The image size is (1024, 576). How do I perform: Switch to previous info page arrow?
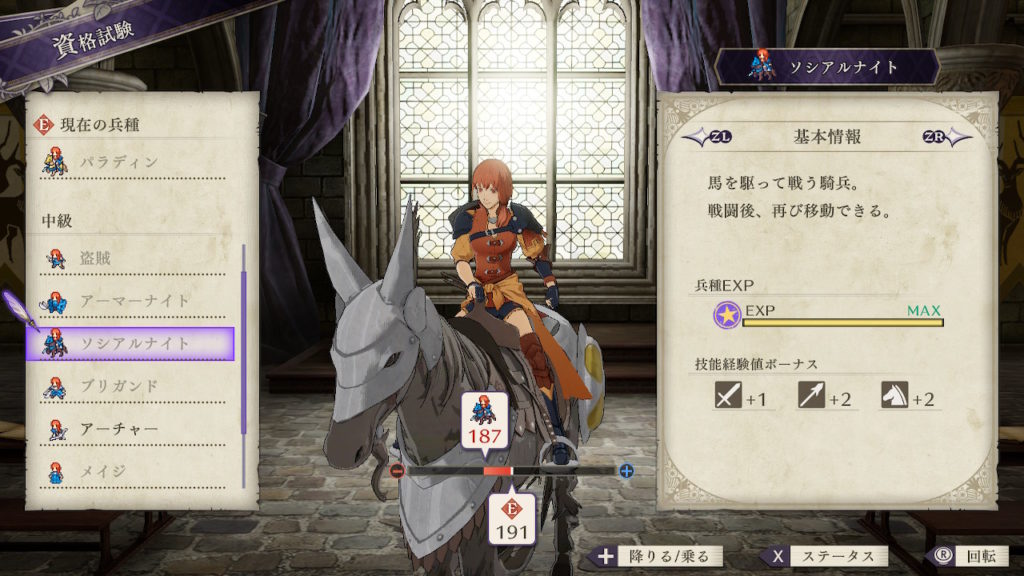pyautogui.click(x=698, y=137)
